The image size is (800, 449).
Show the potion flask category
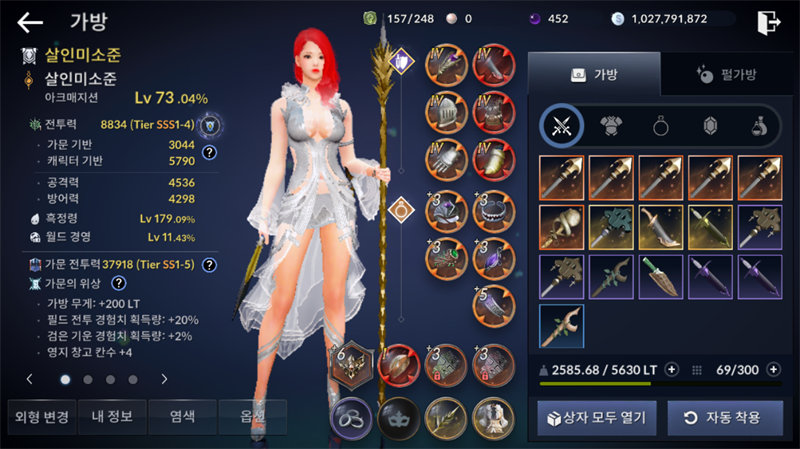tap(758, 125)
